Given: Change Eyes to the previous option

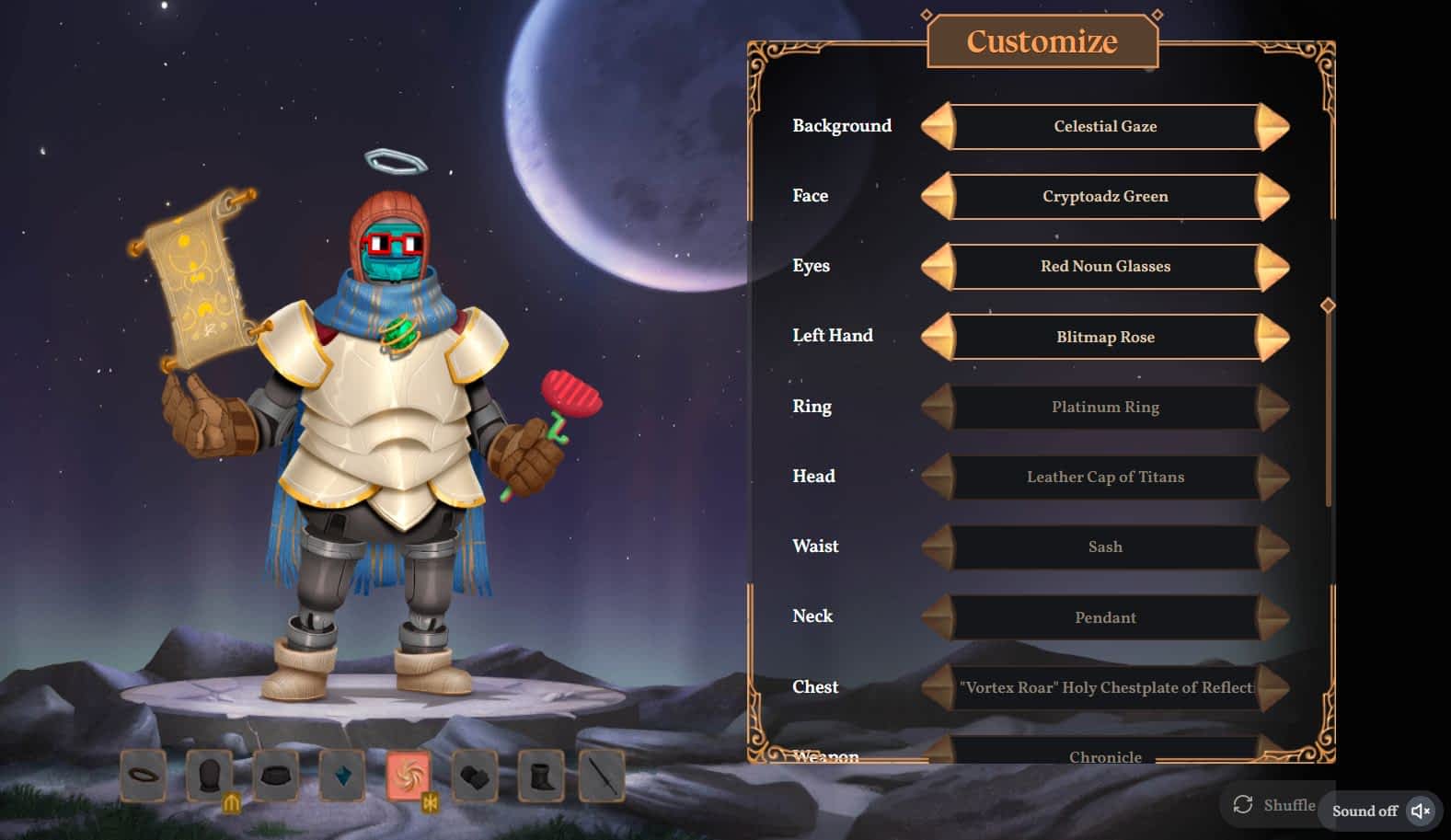Looking at the screenshot, I should tap(939, 267).
